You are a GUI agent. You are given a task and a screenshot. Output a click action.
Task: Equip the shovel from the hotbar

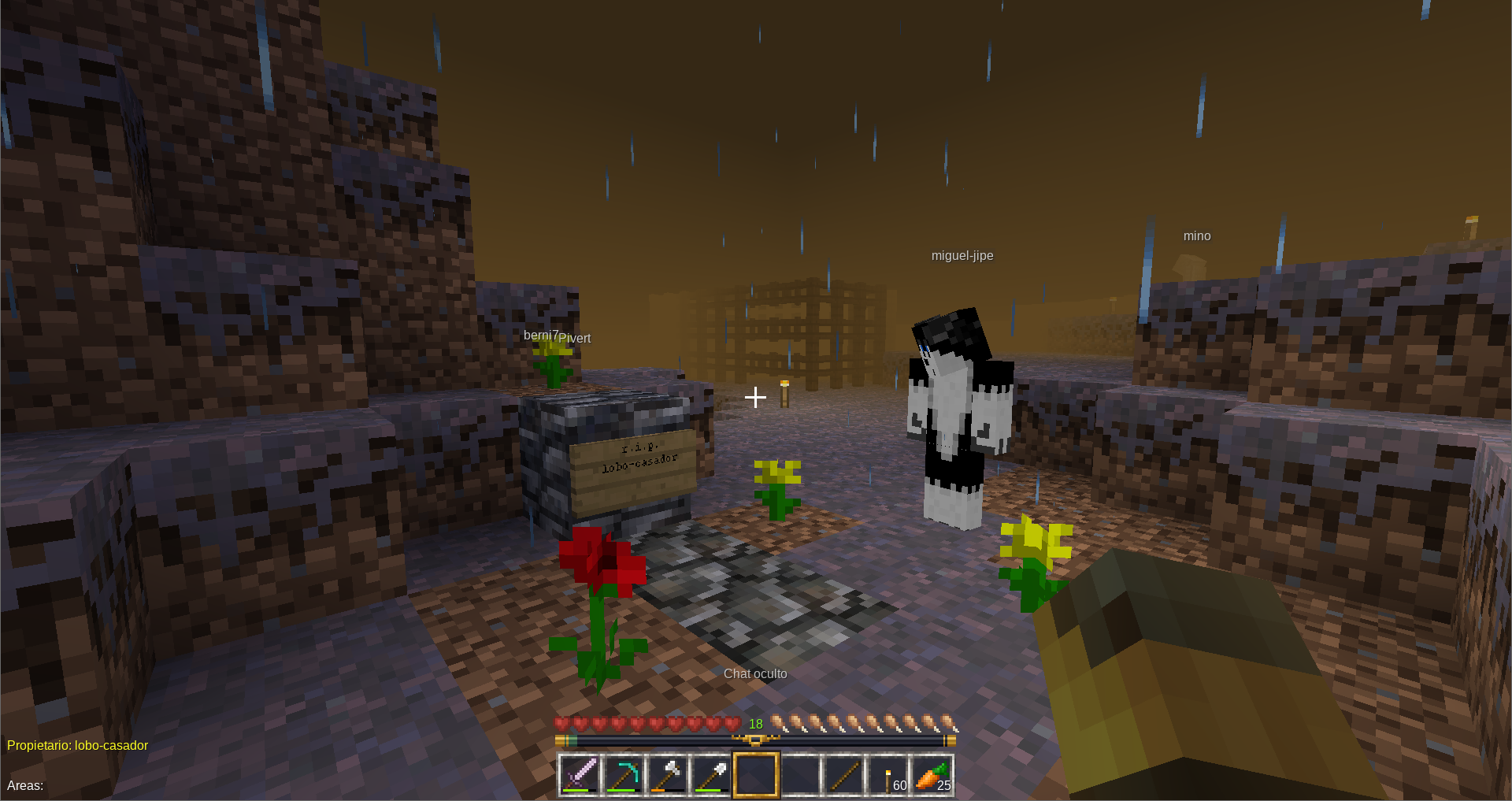[x=712, y=774]
